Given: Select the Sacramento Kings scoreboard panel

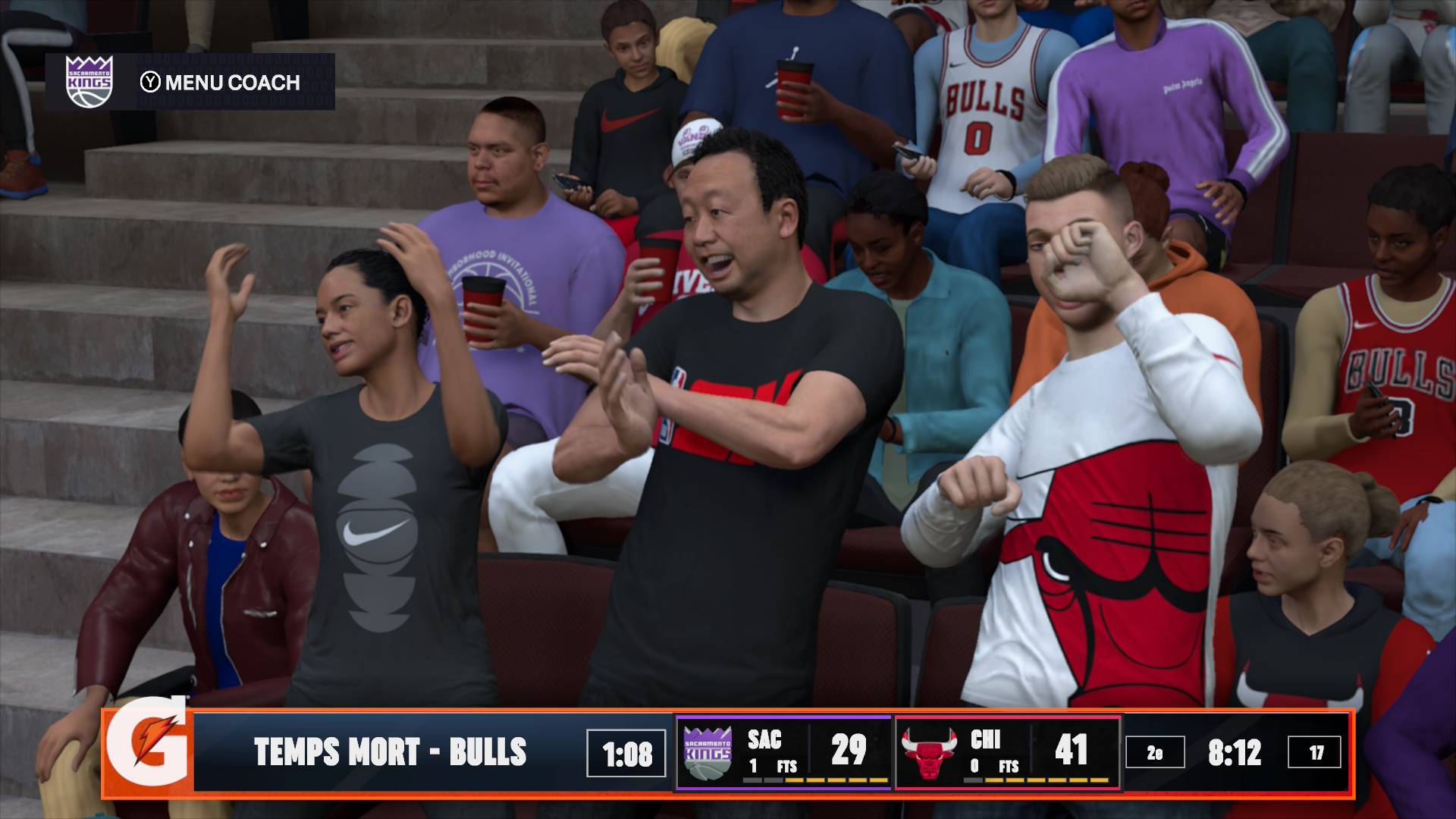Looking at the screenshot, I should pyautogui.click(x=783, y=752).
